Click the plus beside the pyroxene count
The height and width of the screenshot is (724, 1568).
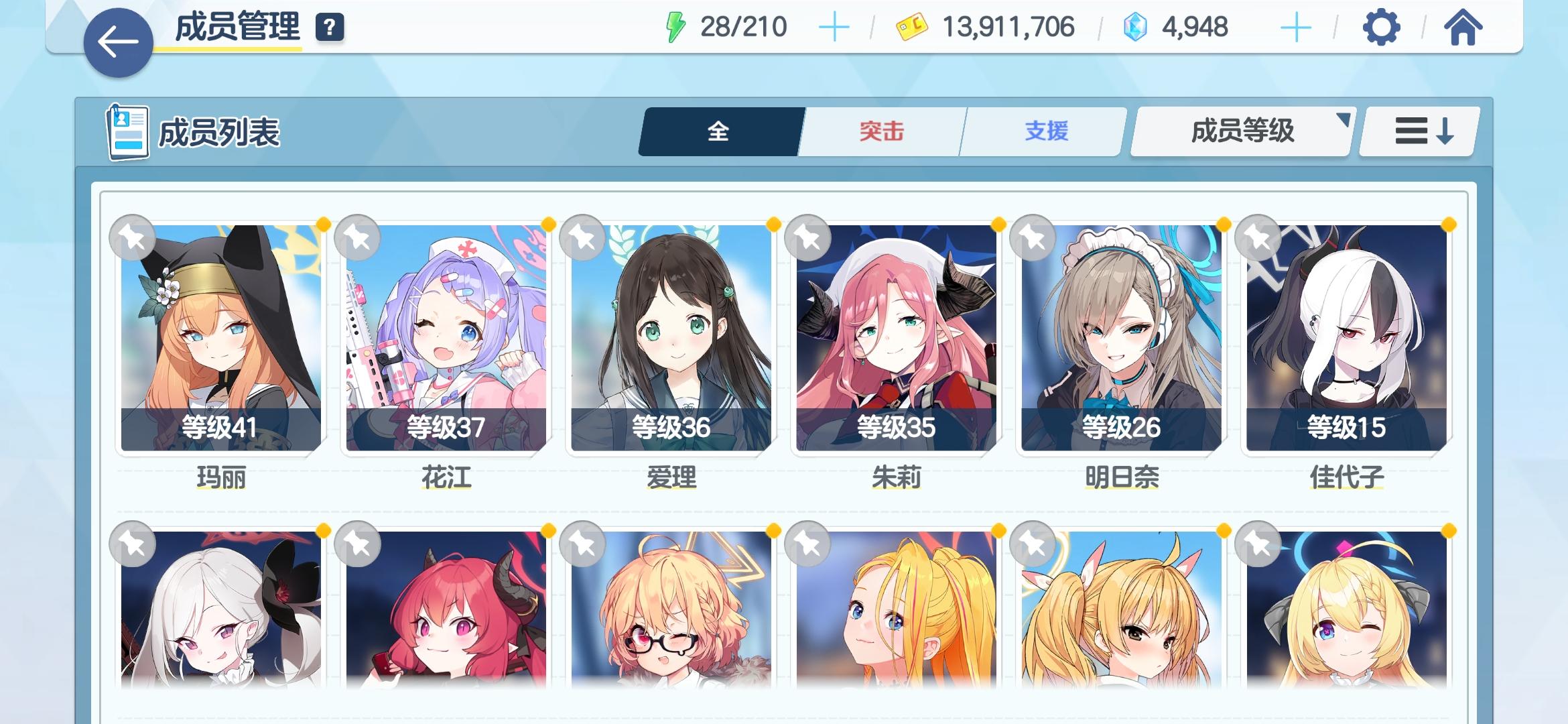(x=1297, y=27)
